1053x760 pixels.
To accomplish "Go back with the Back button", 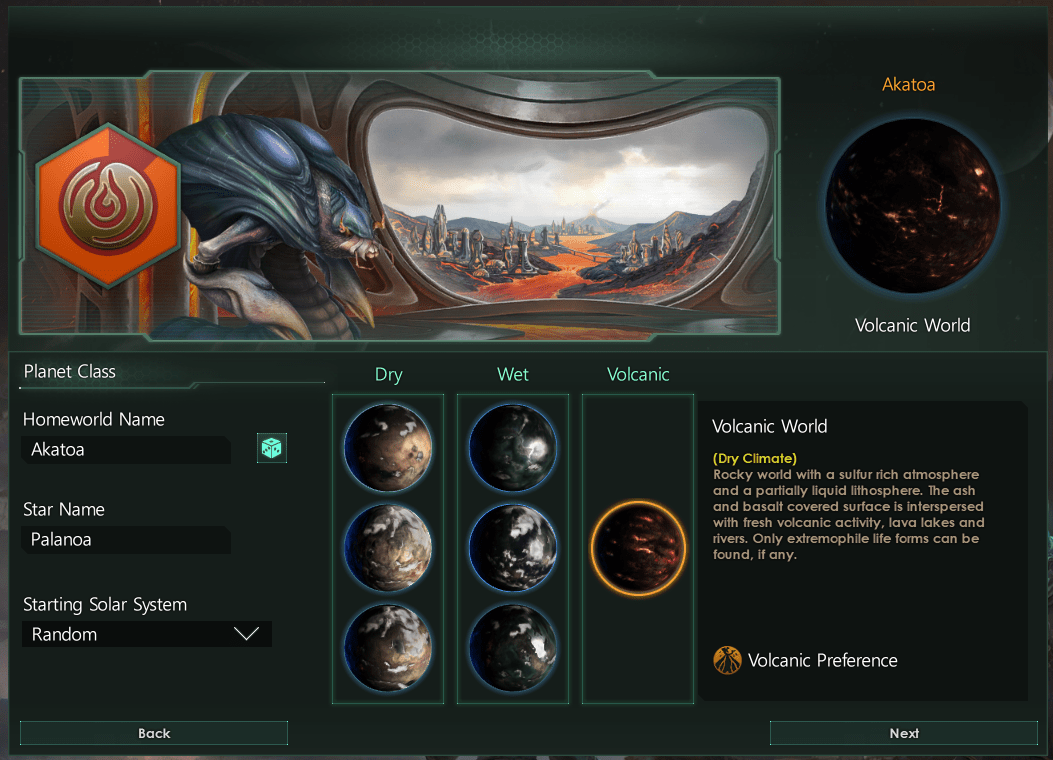I will click(154, 733).
